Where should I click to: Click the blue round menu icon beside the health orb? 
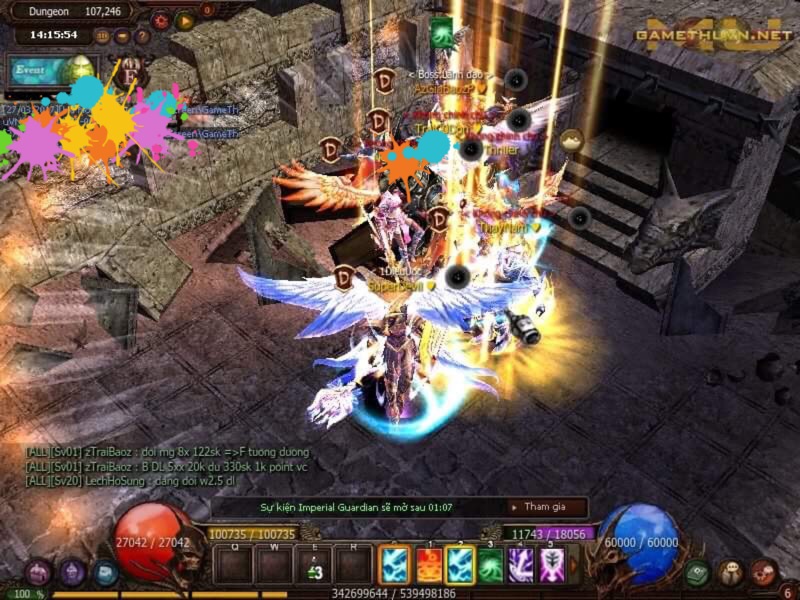pyautogui.click(x=105, y=573)
